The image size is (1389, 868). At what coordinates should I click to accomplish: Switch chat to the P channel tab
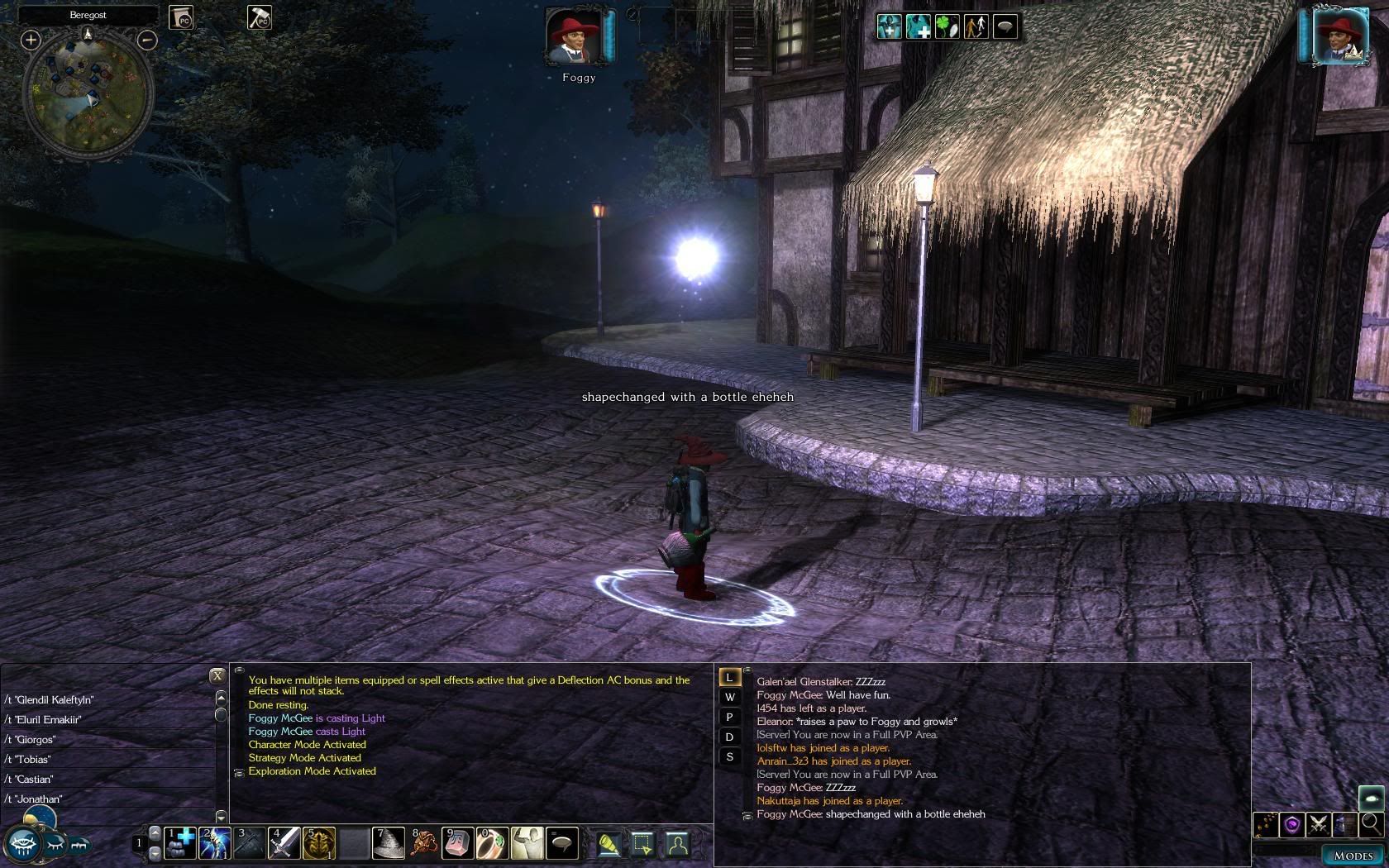tap(729, 718)
